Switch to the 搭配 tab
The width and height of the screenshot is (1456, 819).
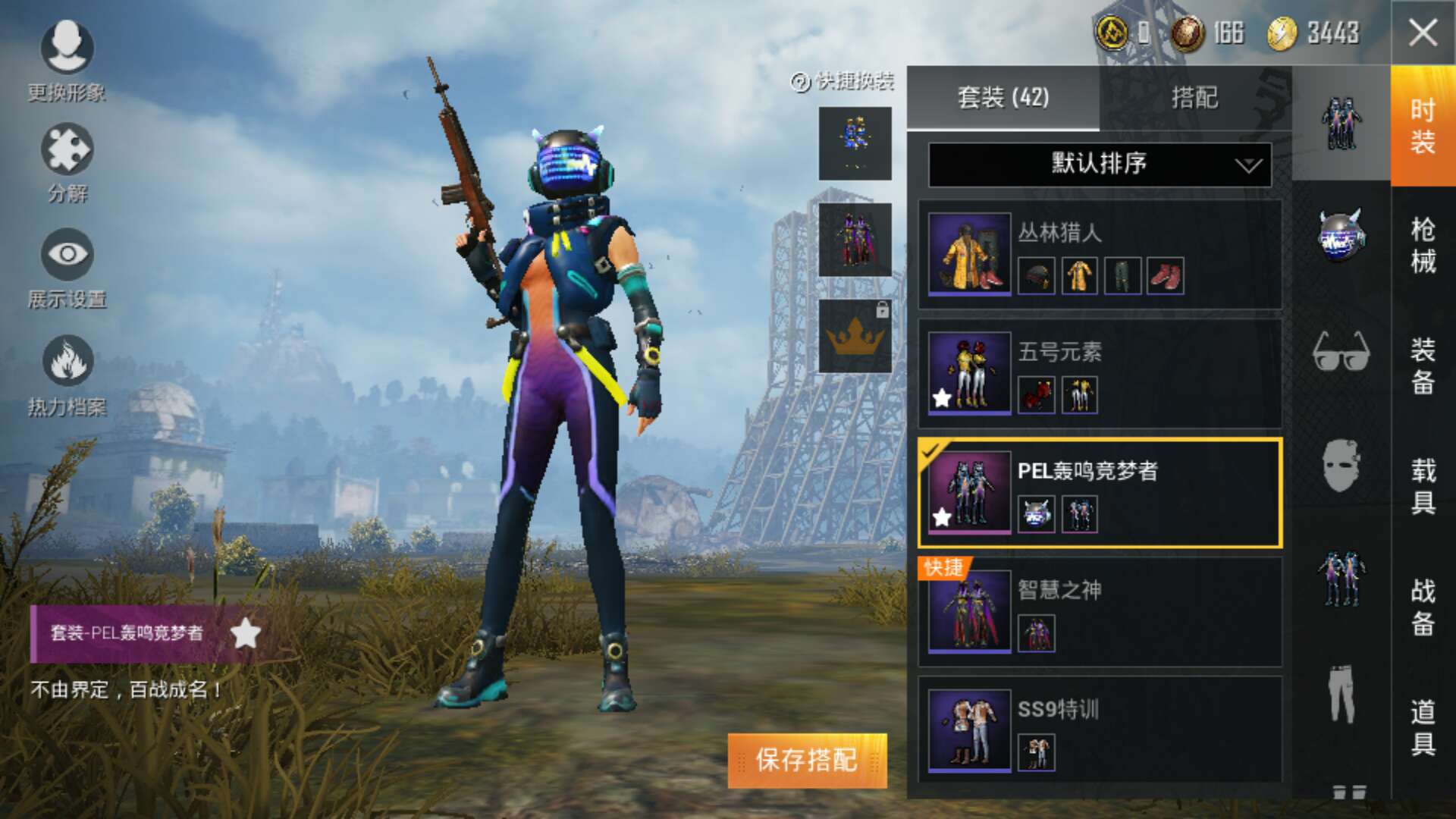pos(1194,98)
